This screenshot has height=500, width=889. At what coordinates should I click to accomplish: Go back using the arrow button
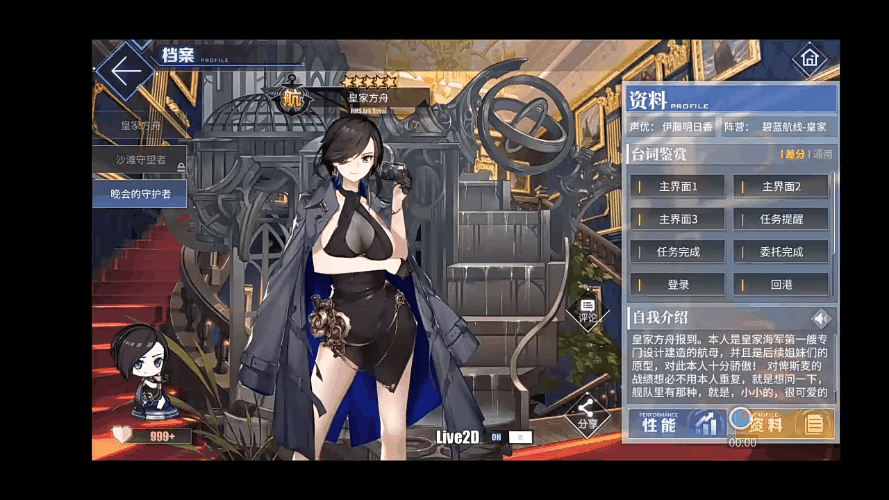coord(125,71)
